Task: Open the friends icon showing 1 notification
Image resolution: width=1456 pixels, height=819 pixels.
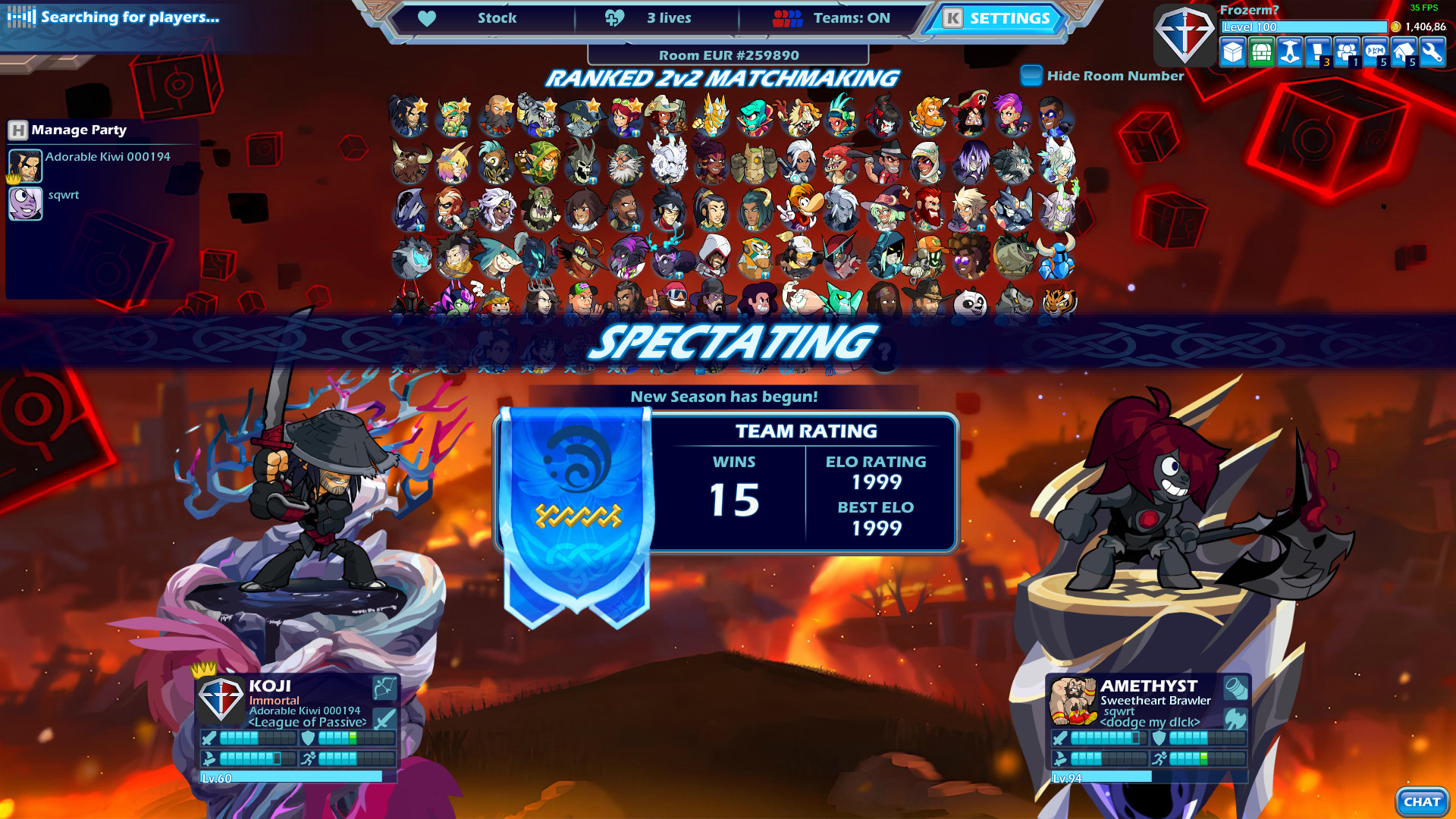Action: pyautogui.click(x=1347, y=52)
